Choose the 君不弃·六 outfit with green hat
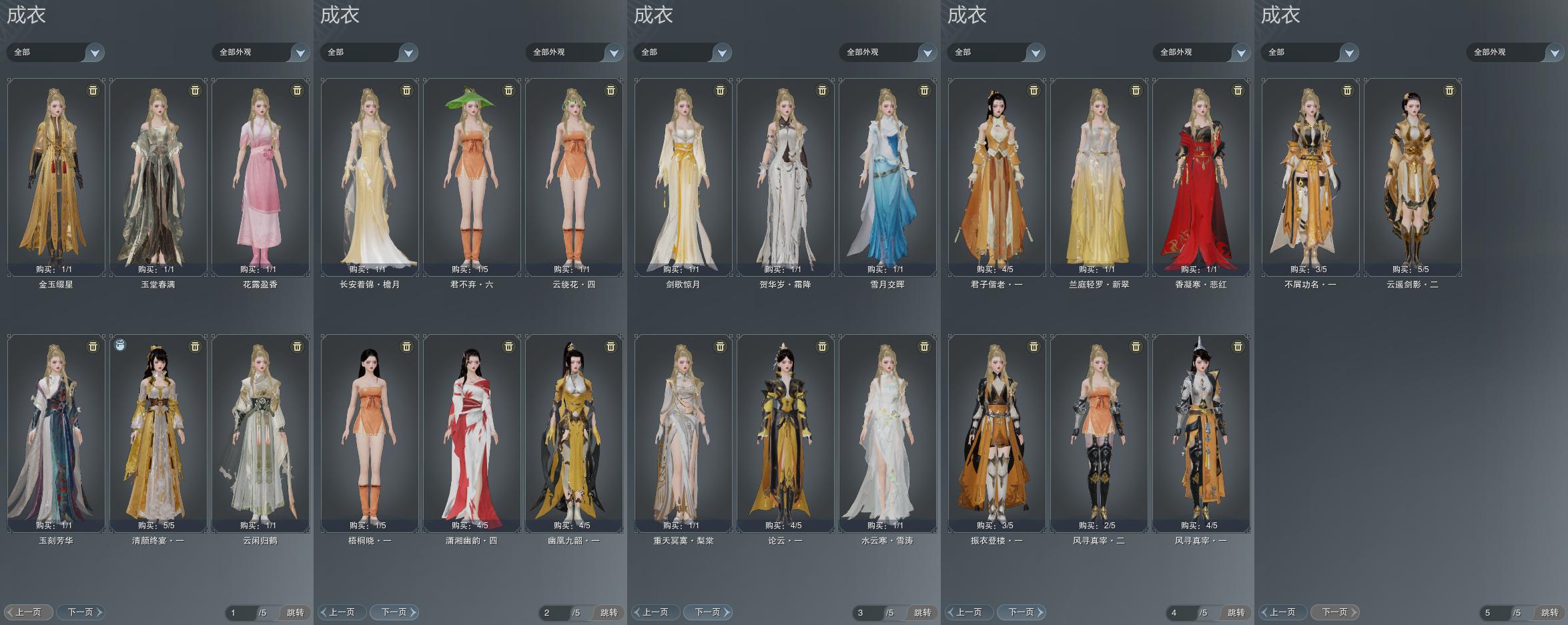This screenshot has width=1568, height=625. 472,177
